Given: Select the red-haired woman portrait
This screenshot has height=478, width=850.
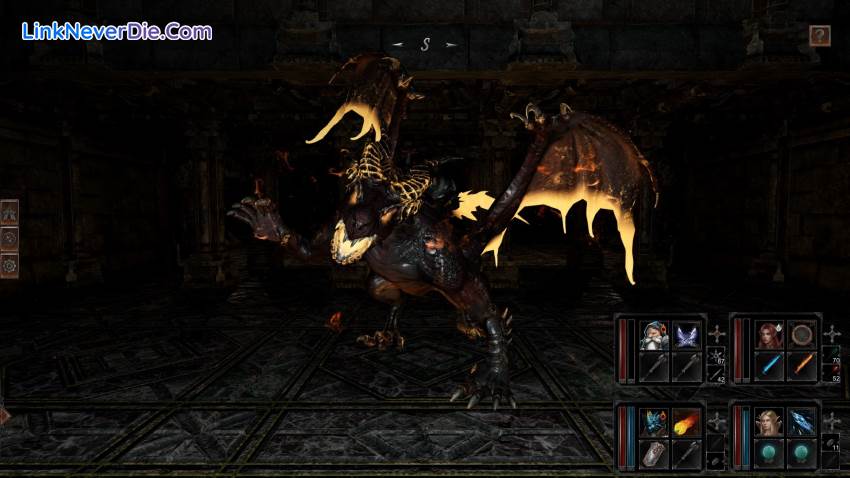Looking at the screenshot, I should point(769,335).
